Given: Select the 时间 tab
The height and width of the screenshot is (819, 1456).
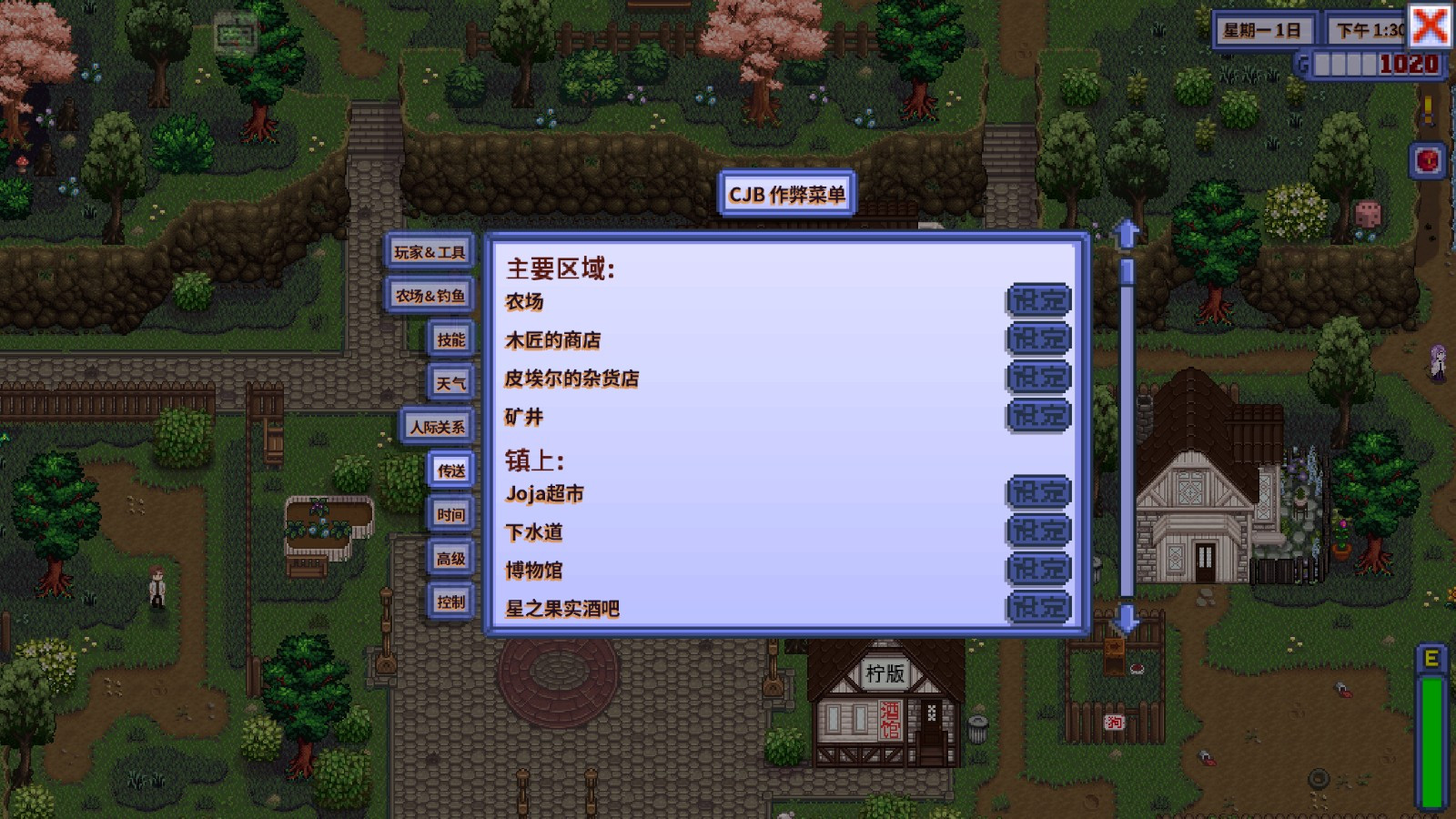Looking at the screenshot, I should 450,514.
